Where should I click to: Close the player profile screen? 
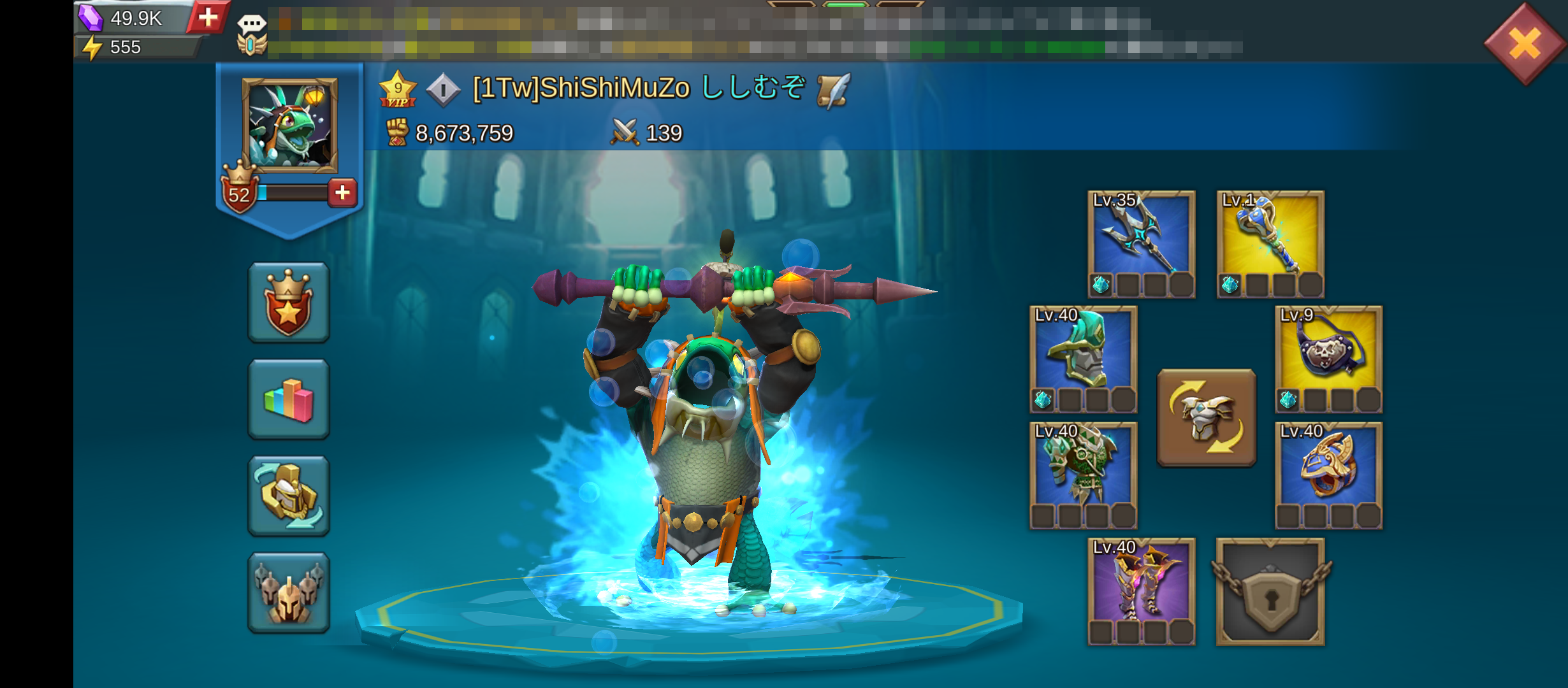click(1525, 43)
